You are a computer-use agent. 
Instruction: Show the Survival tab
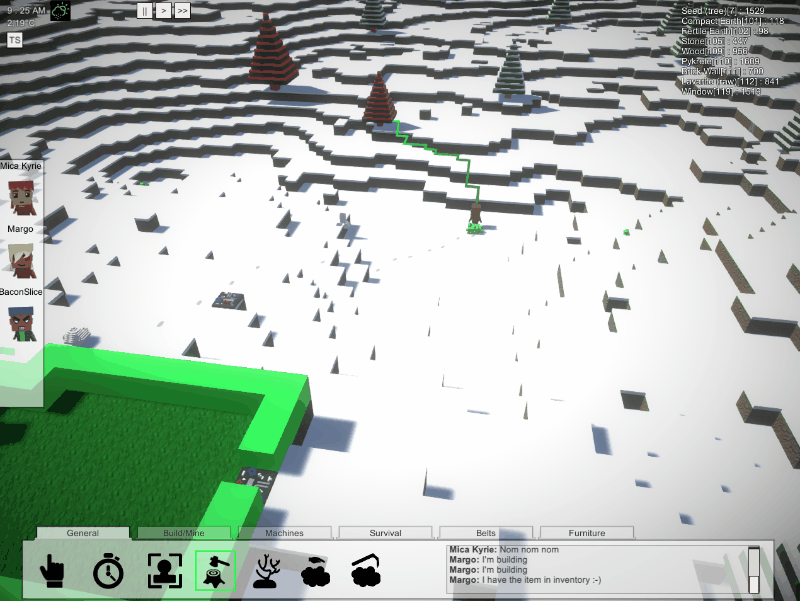tap(385, 533)
